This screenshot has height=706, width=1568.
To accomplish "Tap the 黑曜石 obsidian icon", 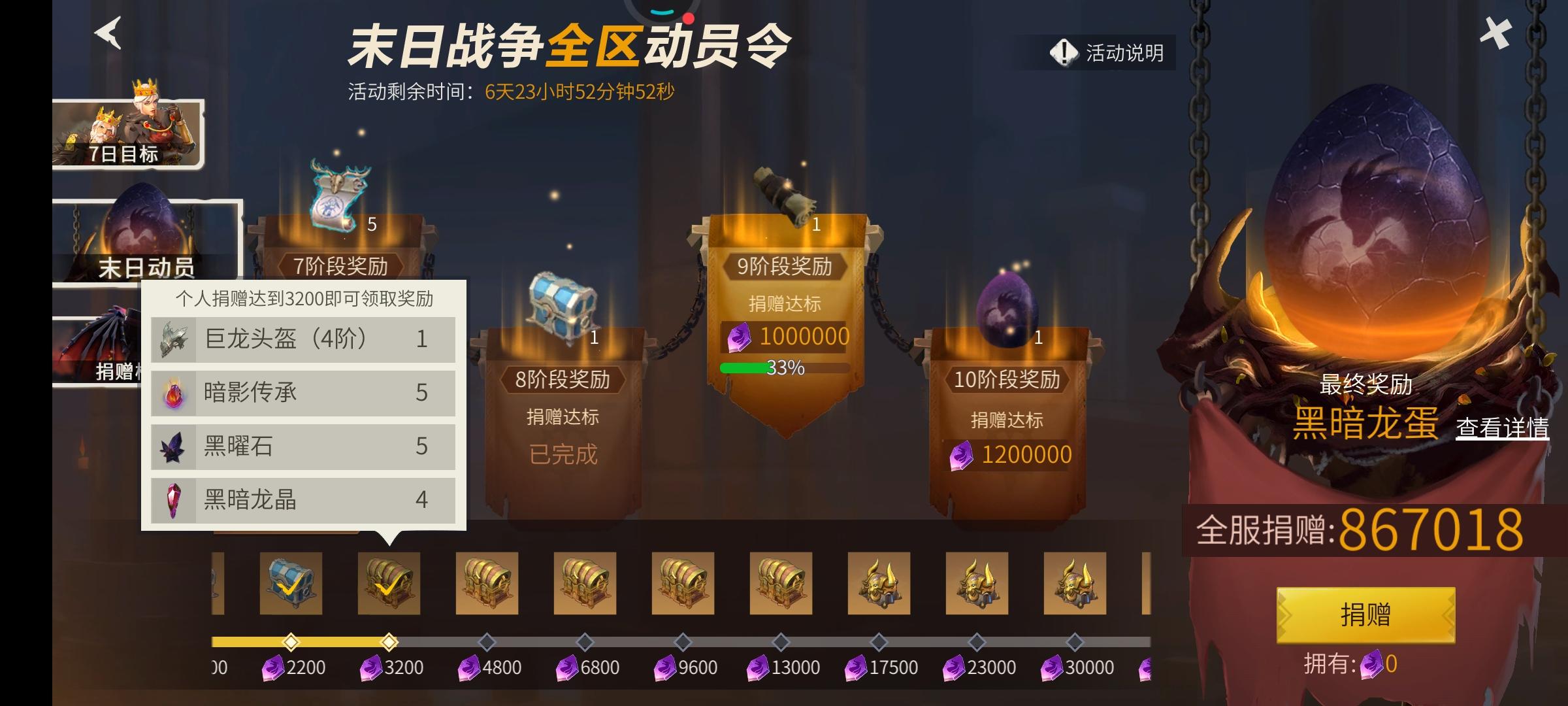I will 172,446.
